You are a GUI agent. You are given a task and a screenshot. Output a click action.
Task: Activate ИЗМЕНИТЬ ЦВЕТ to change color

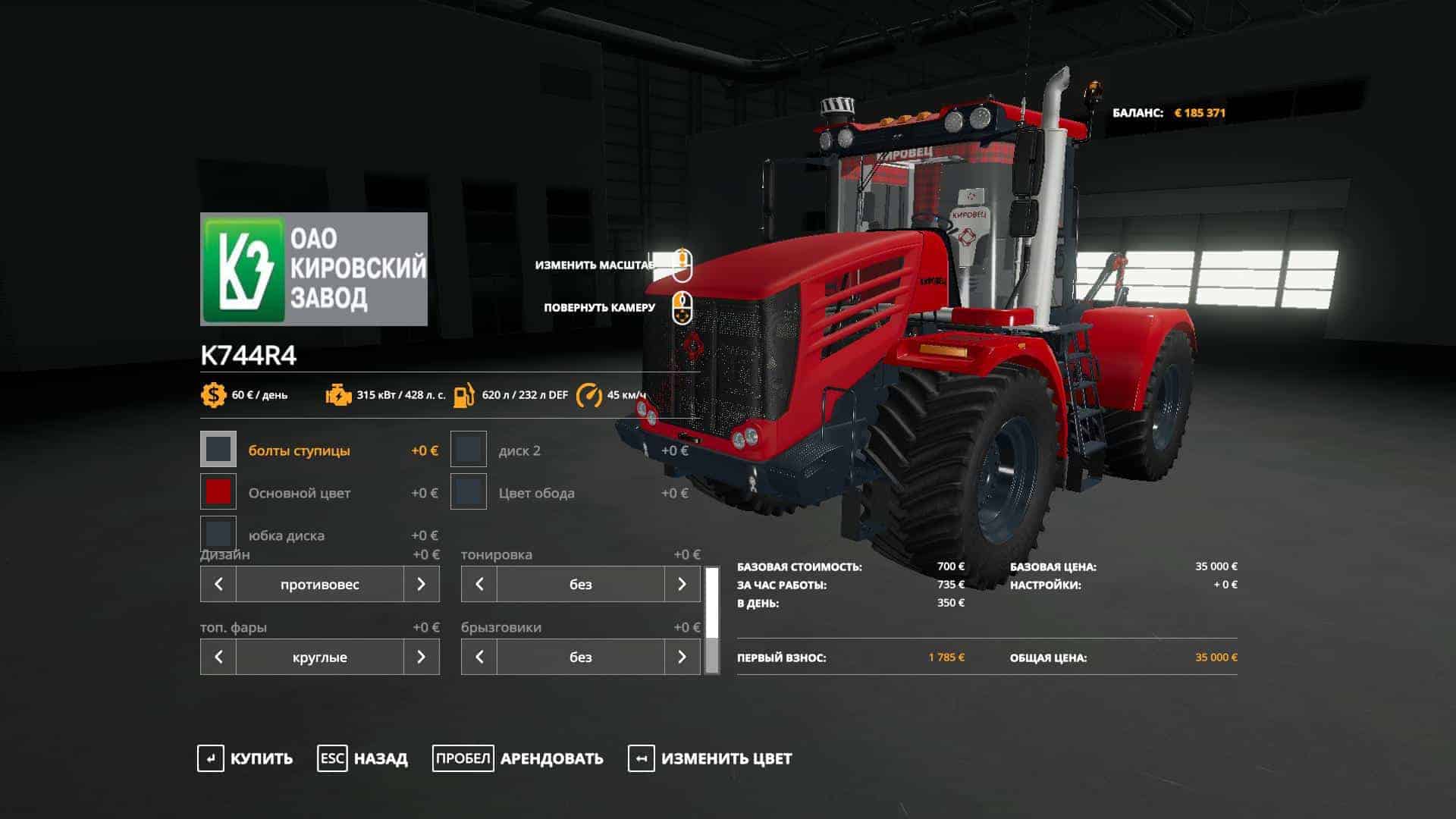711,758
